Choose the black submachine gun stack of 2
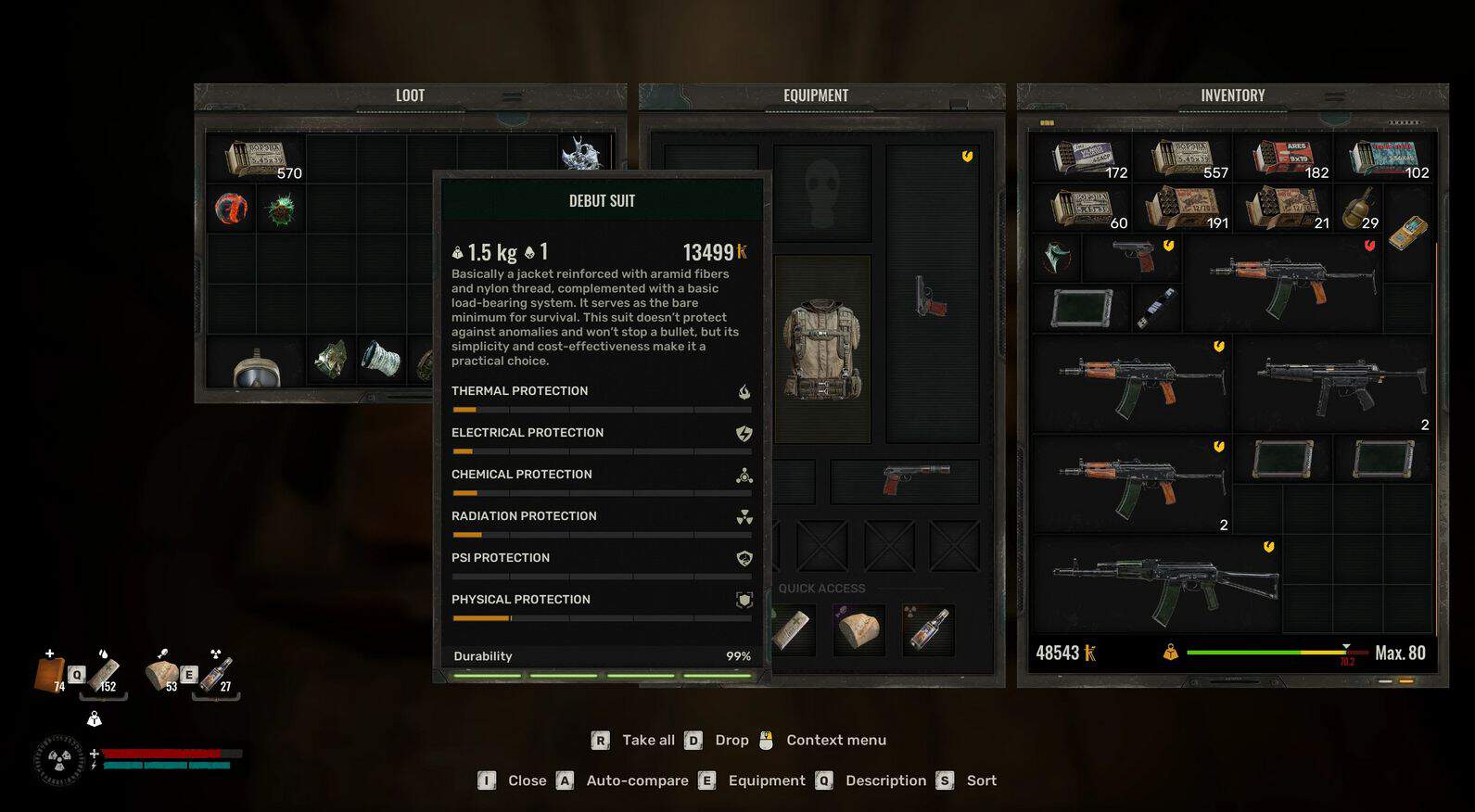This screenshot has height=812, width=1475. click(1335, 382)
